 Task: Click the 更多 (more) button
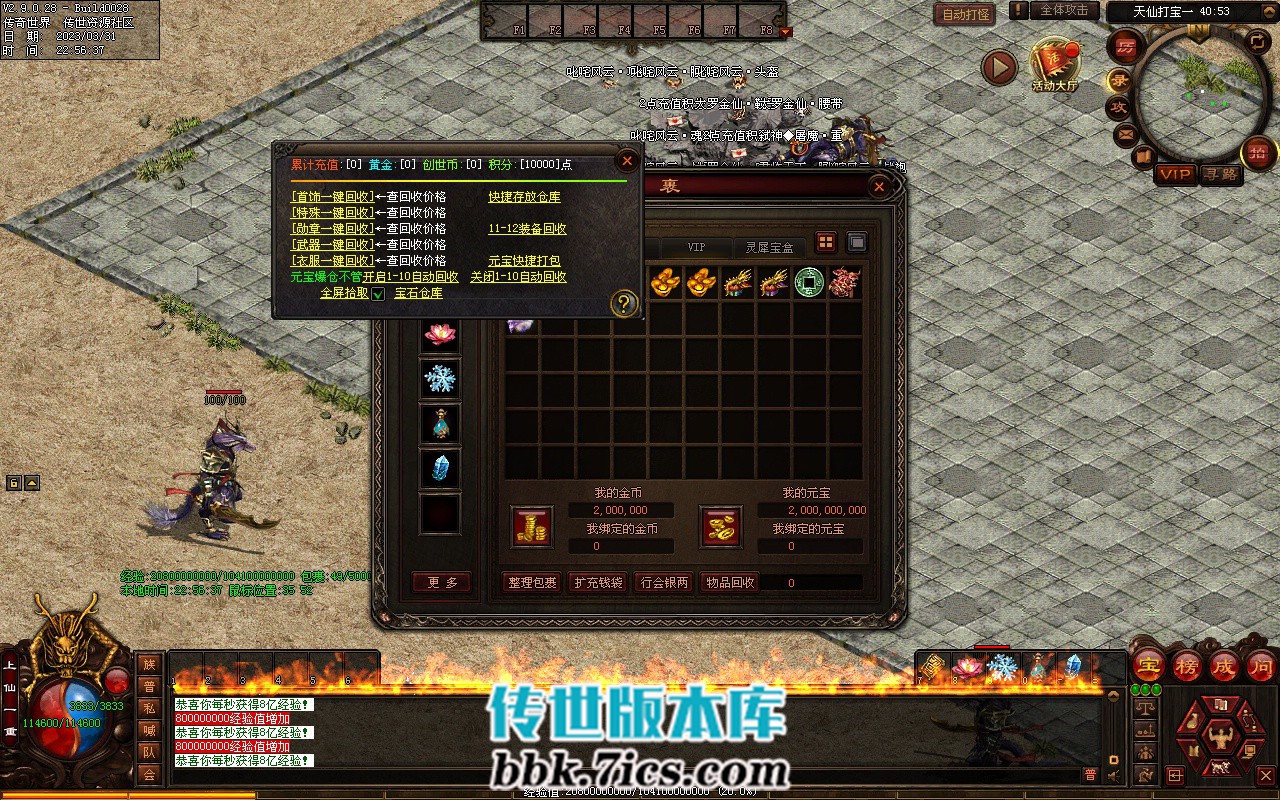441,582
